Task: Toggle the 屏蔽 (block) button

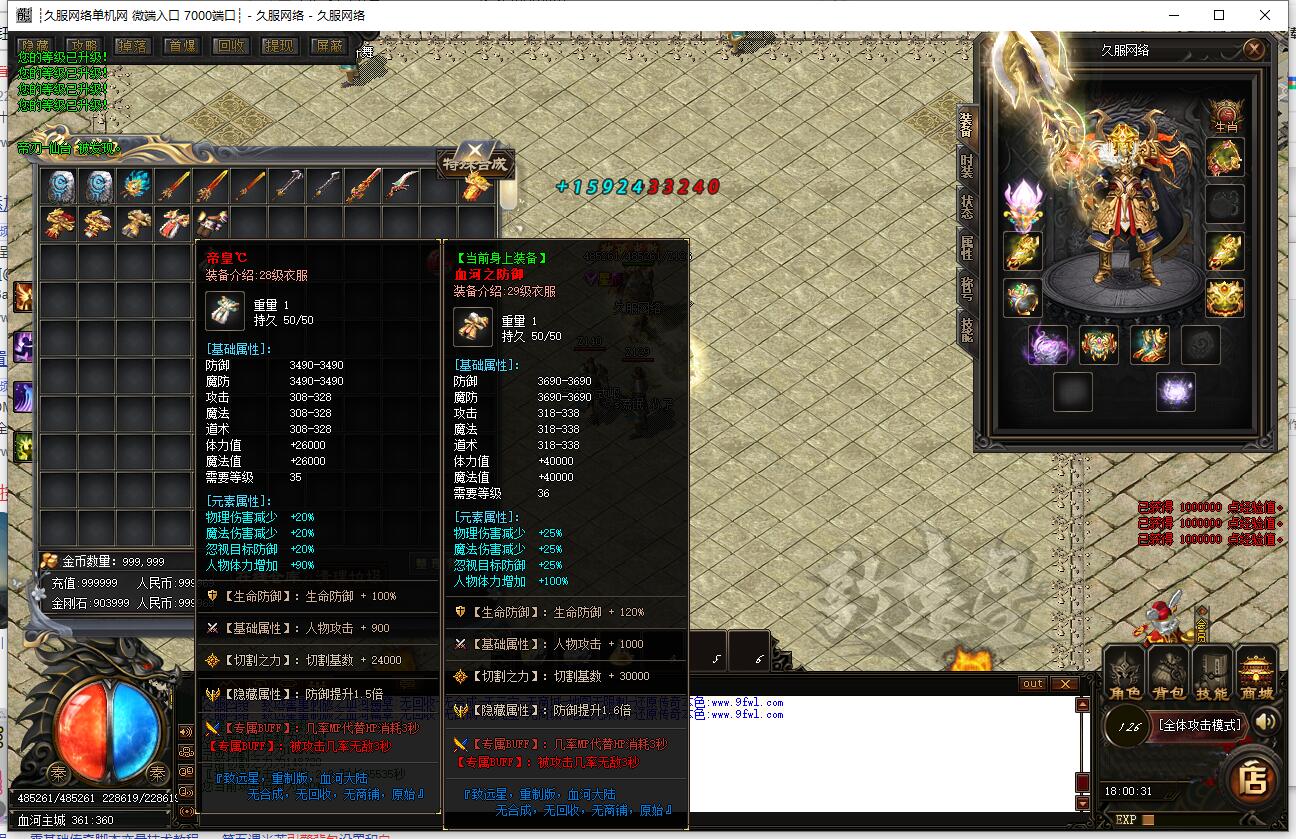Action: coord(328,46)
